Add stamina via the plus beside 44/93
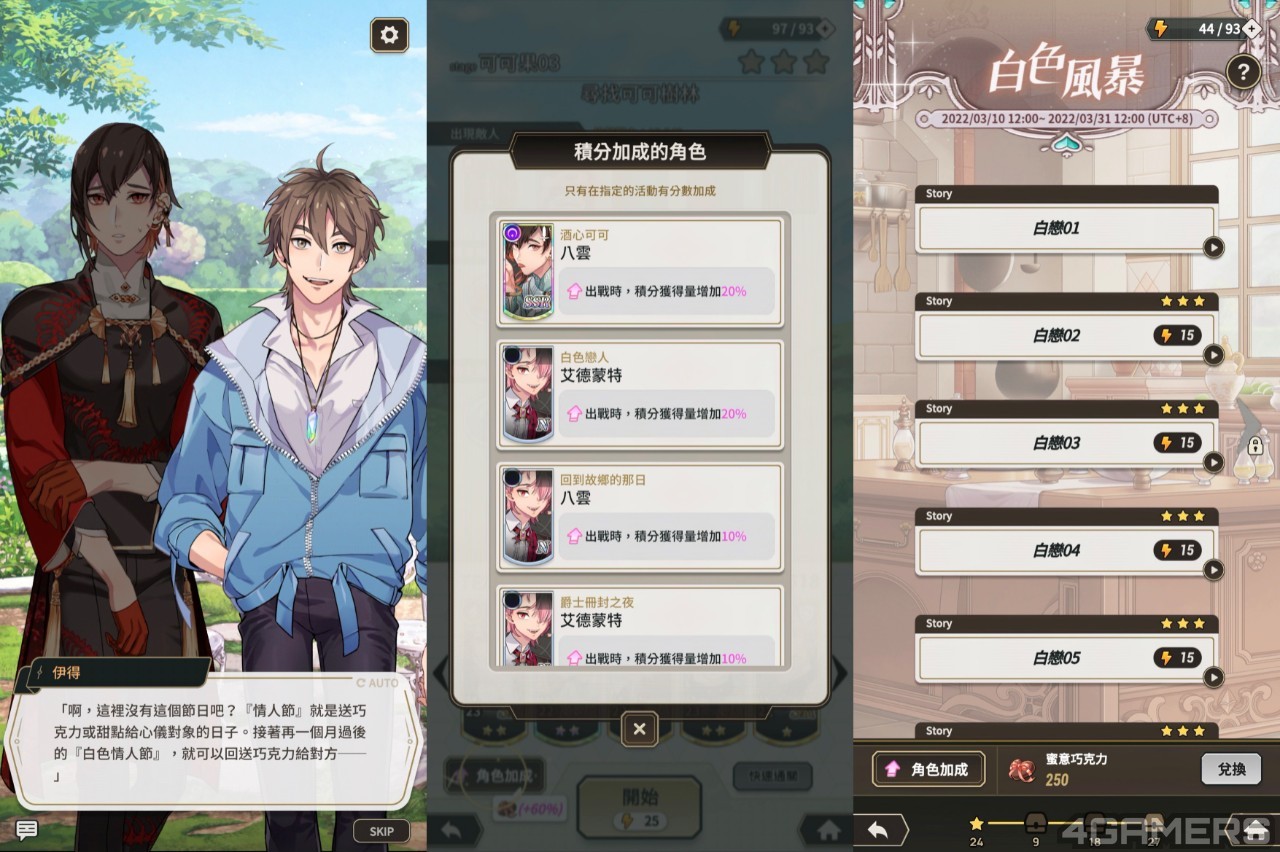 [1251, 29]
